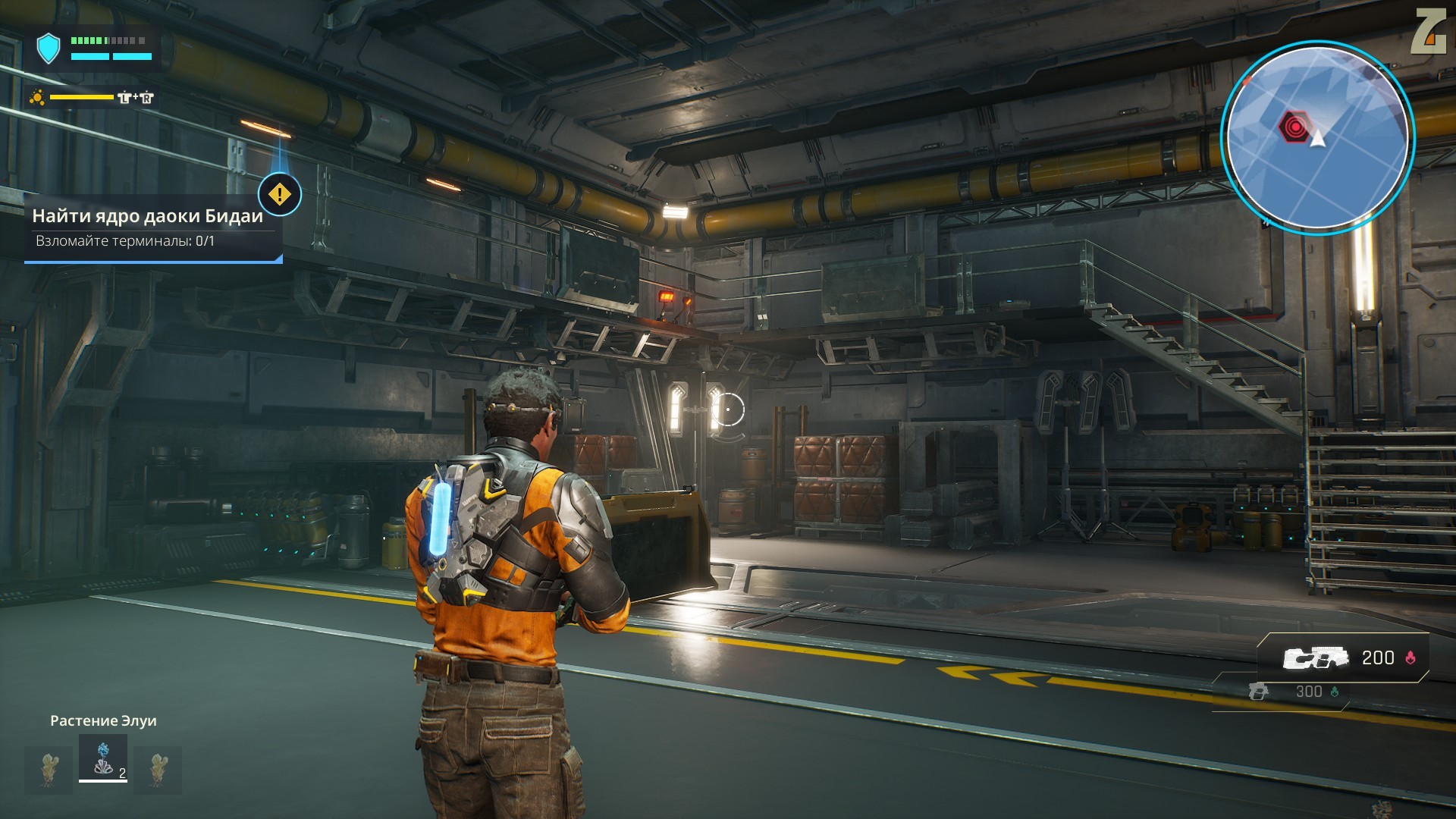Click the yellow exclamation objective marker
Screen dimensions: 1456x819
279,194
